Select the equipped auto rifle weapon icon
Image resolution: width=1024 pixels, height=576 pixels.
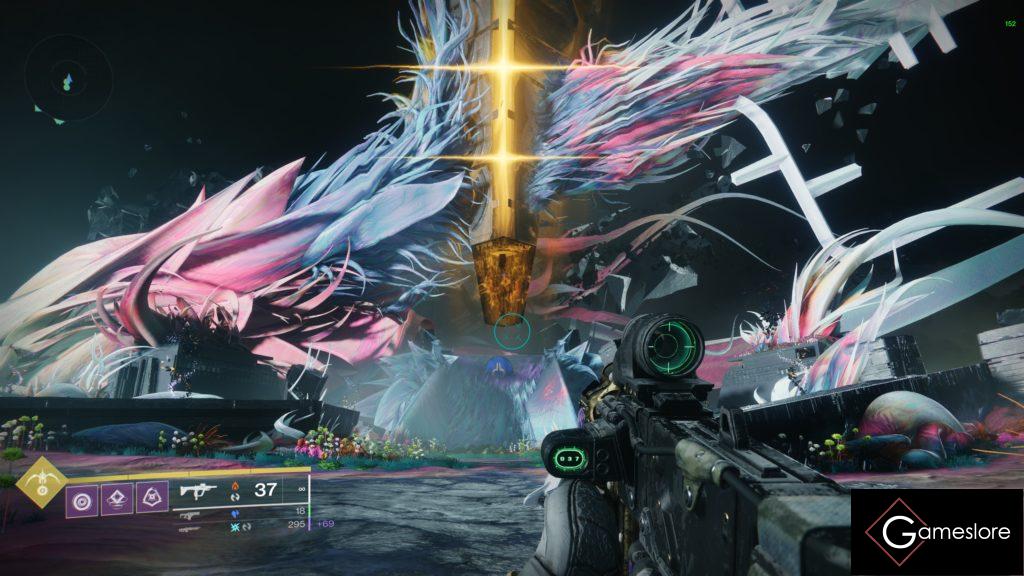click(197, 489)
